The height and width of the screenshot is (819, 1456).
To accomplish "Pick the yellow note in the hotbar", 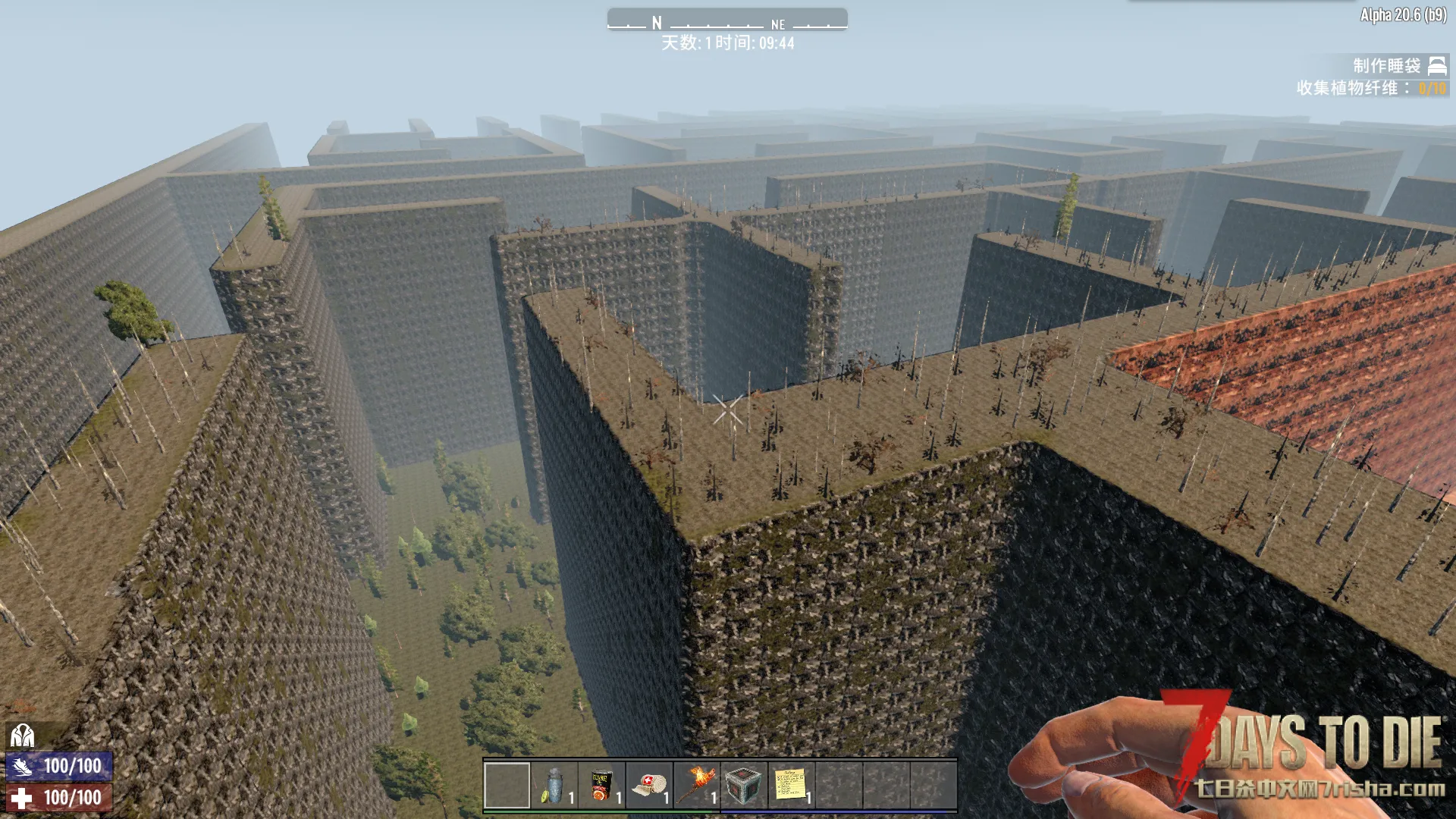I will [791, 785].
